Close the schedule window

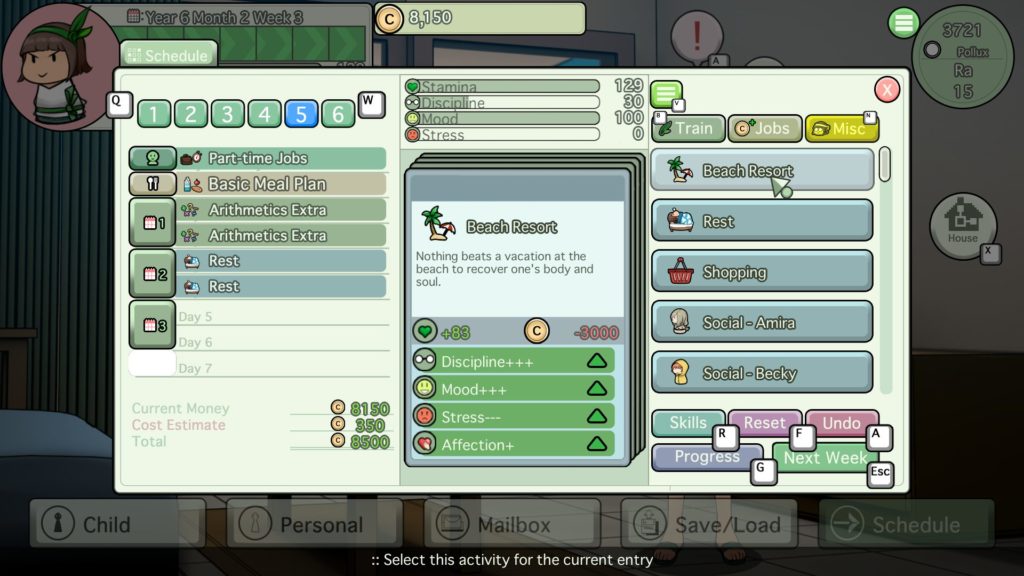887,90
